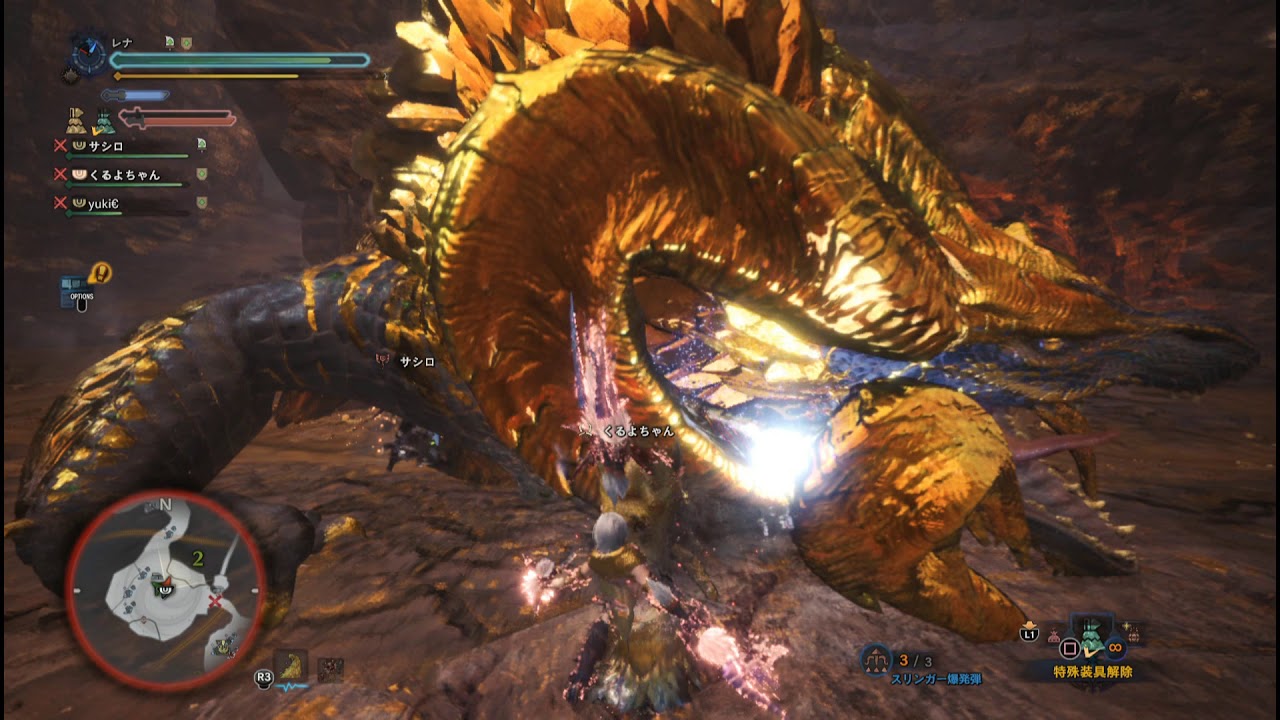Viewport: 1280px width, 720px height.
Task: Select player サシロ's name in the party list
Action: 108,146
